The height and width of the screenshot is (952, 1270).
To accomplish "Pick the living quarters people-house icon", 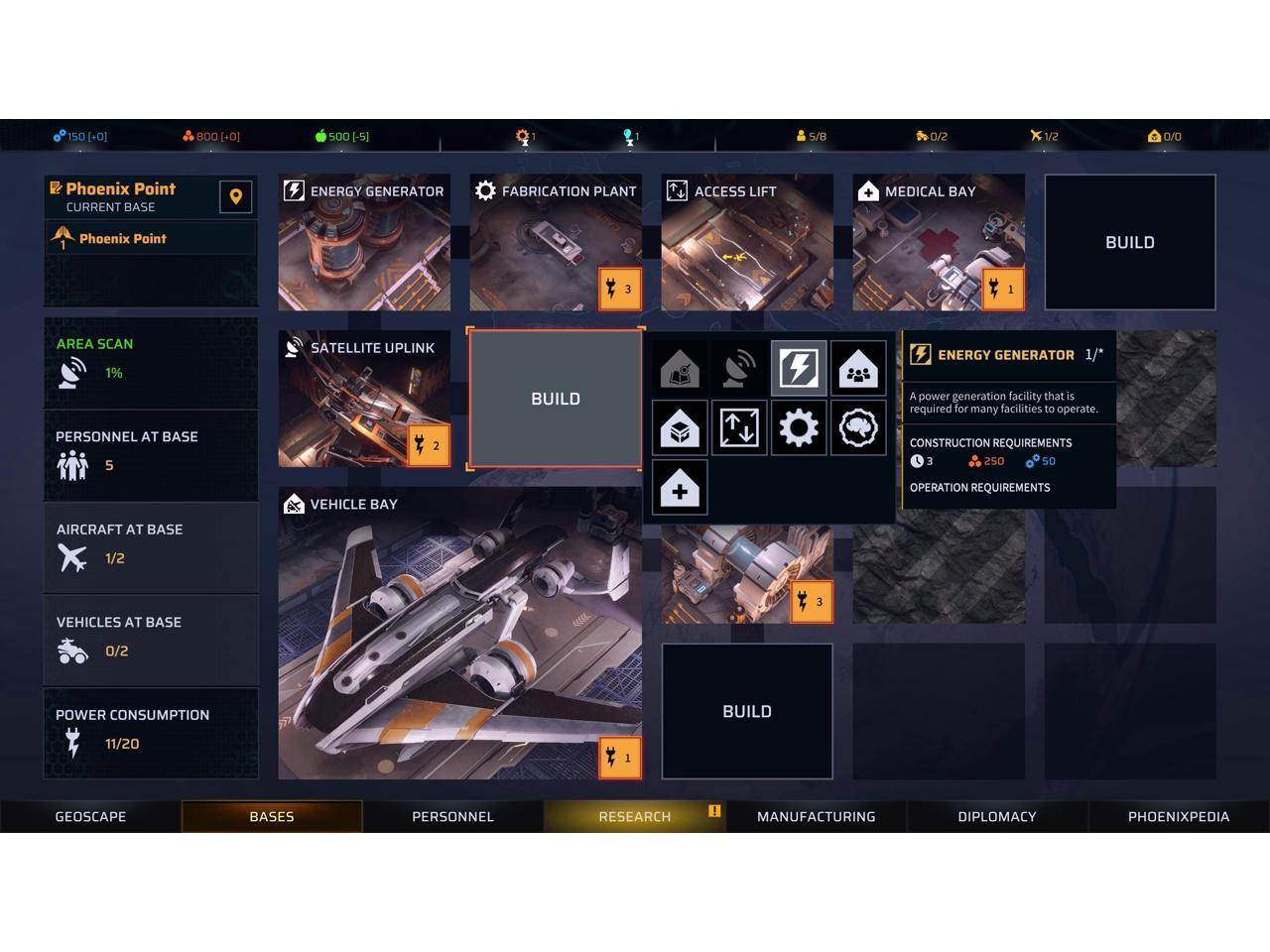I will coord(858,368).
